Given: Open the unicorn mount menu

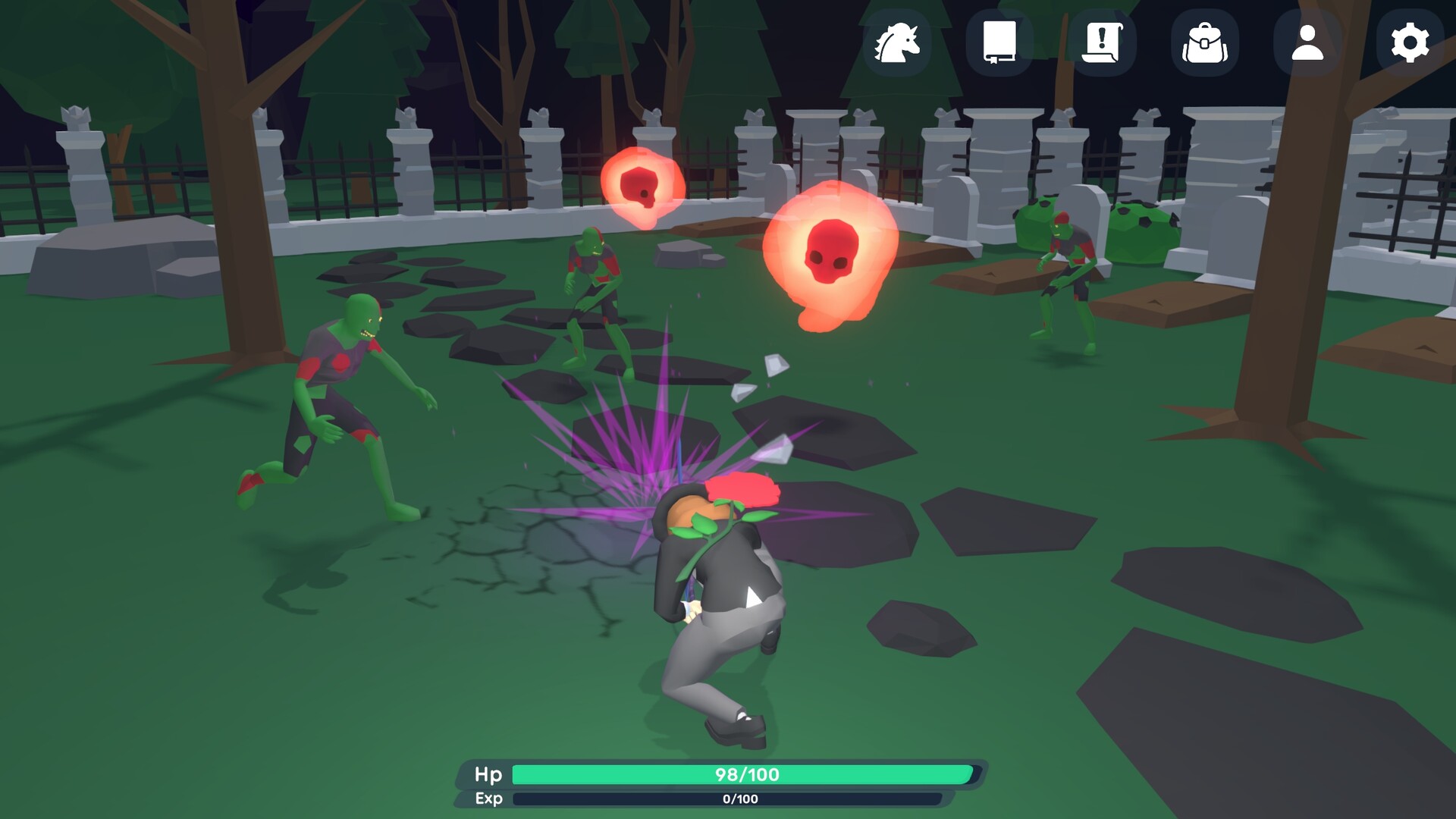Looking at the screenshot, I should (x=899, y=43).
